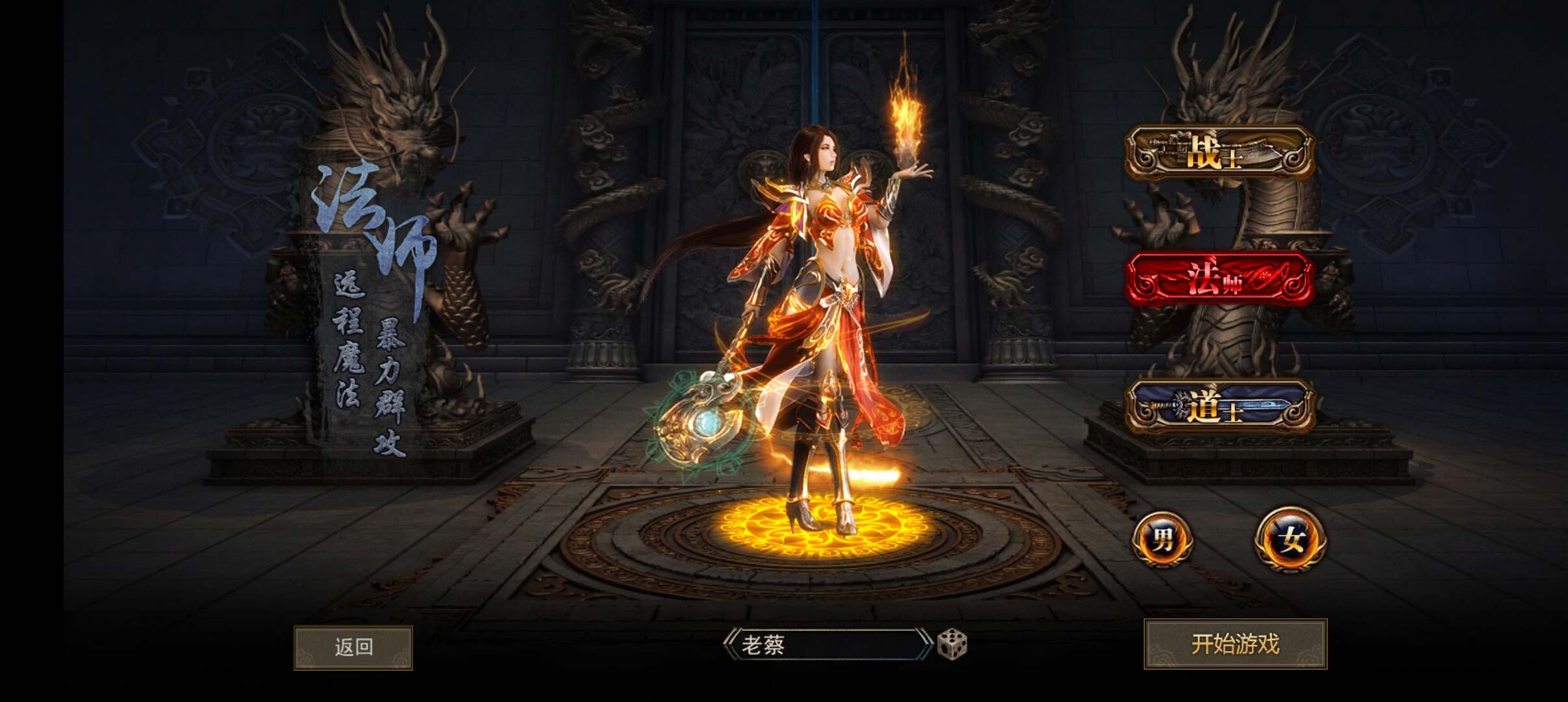Select the 战士 warrior class
This screenshot has height=702, width=1568.
click(1219, 154)
